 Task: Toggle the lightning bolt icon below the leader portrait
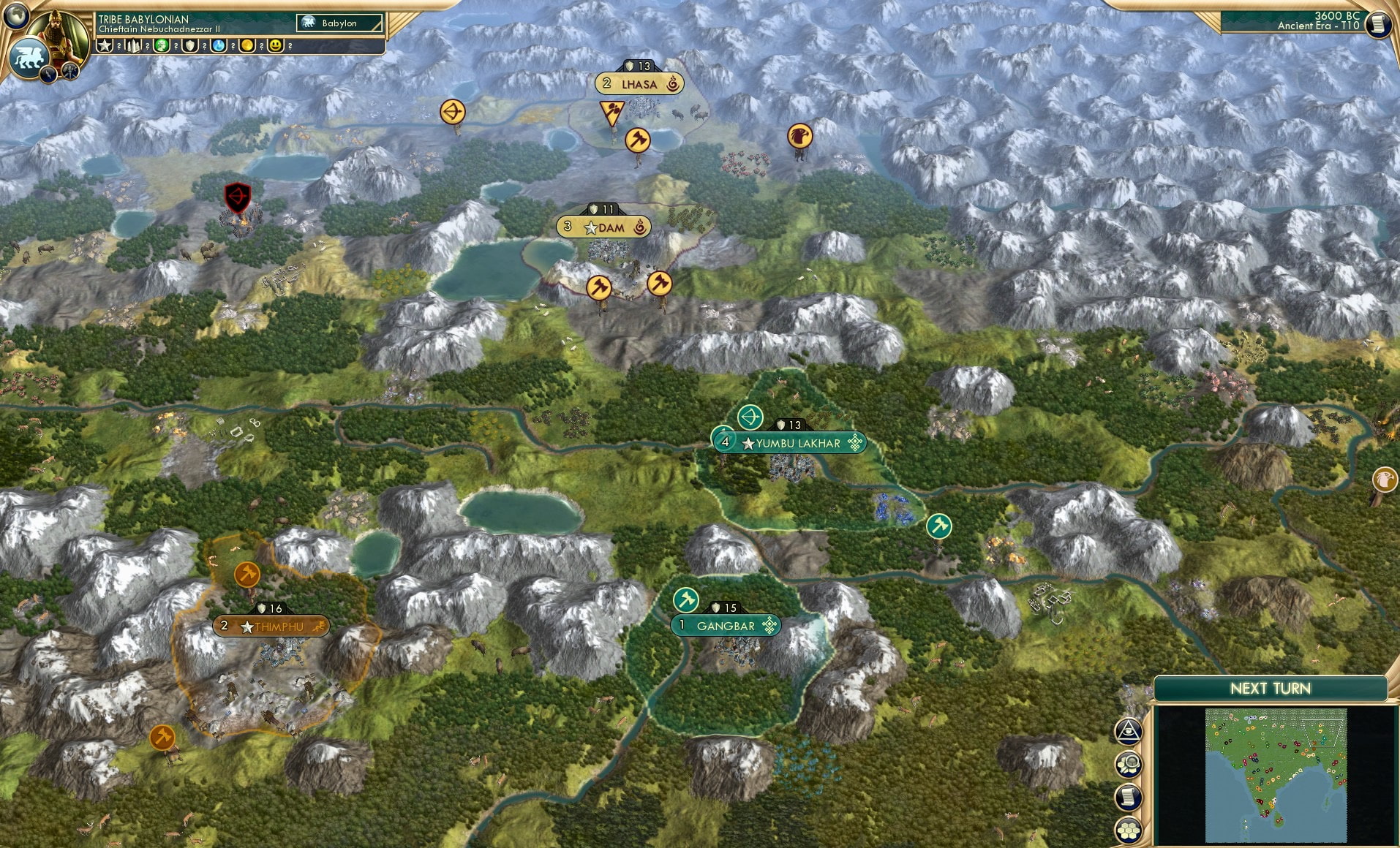pyautogui.click(x=48, y=73)
